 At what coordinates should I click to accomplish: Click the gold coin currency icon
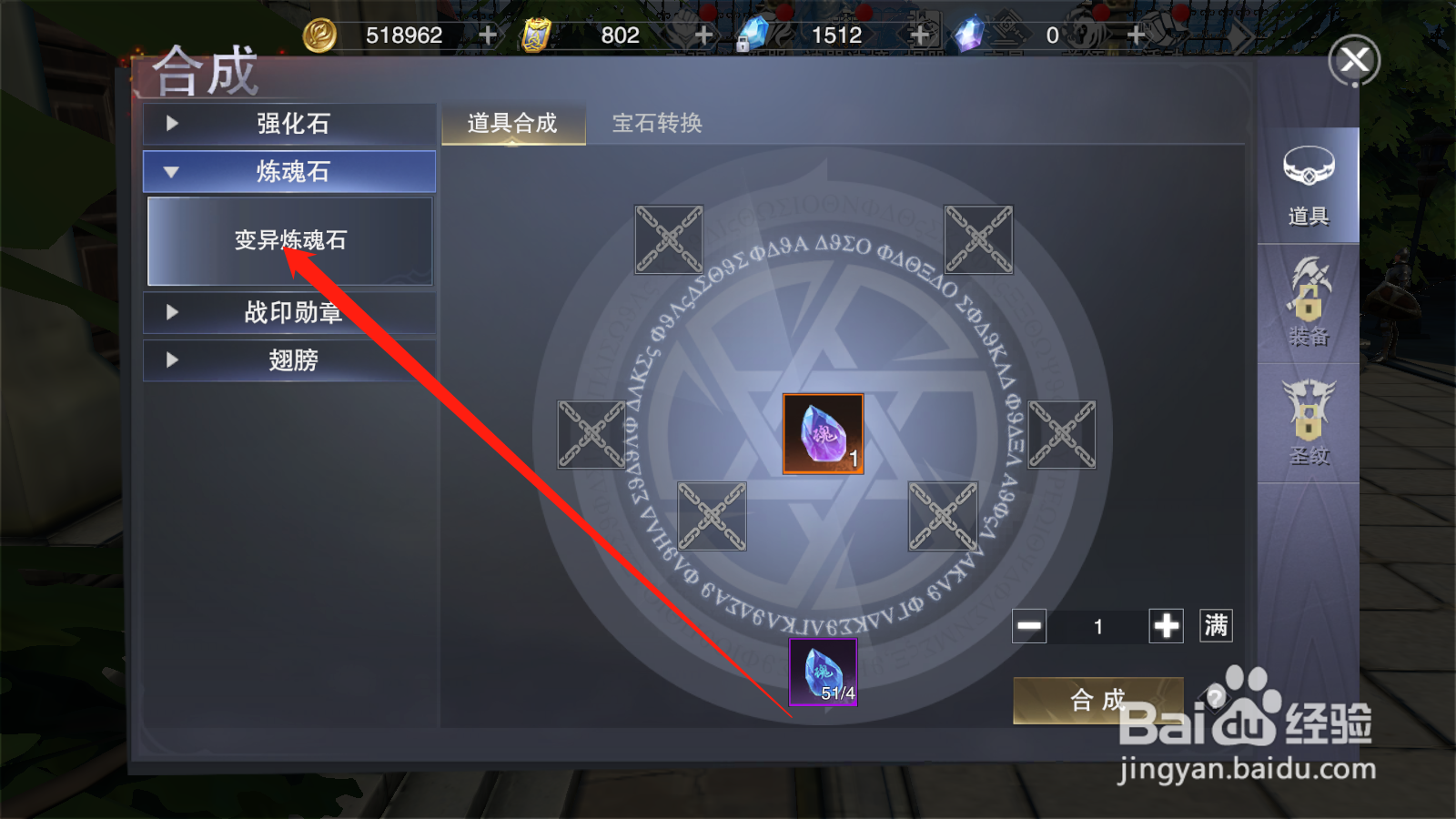coord(320,35)
